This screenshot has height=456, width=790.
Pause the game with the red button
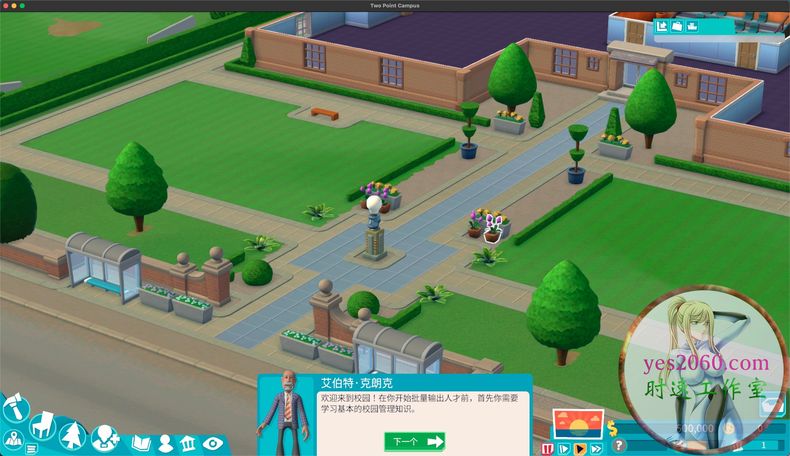pyautogui.click(x=547, y=449)
